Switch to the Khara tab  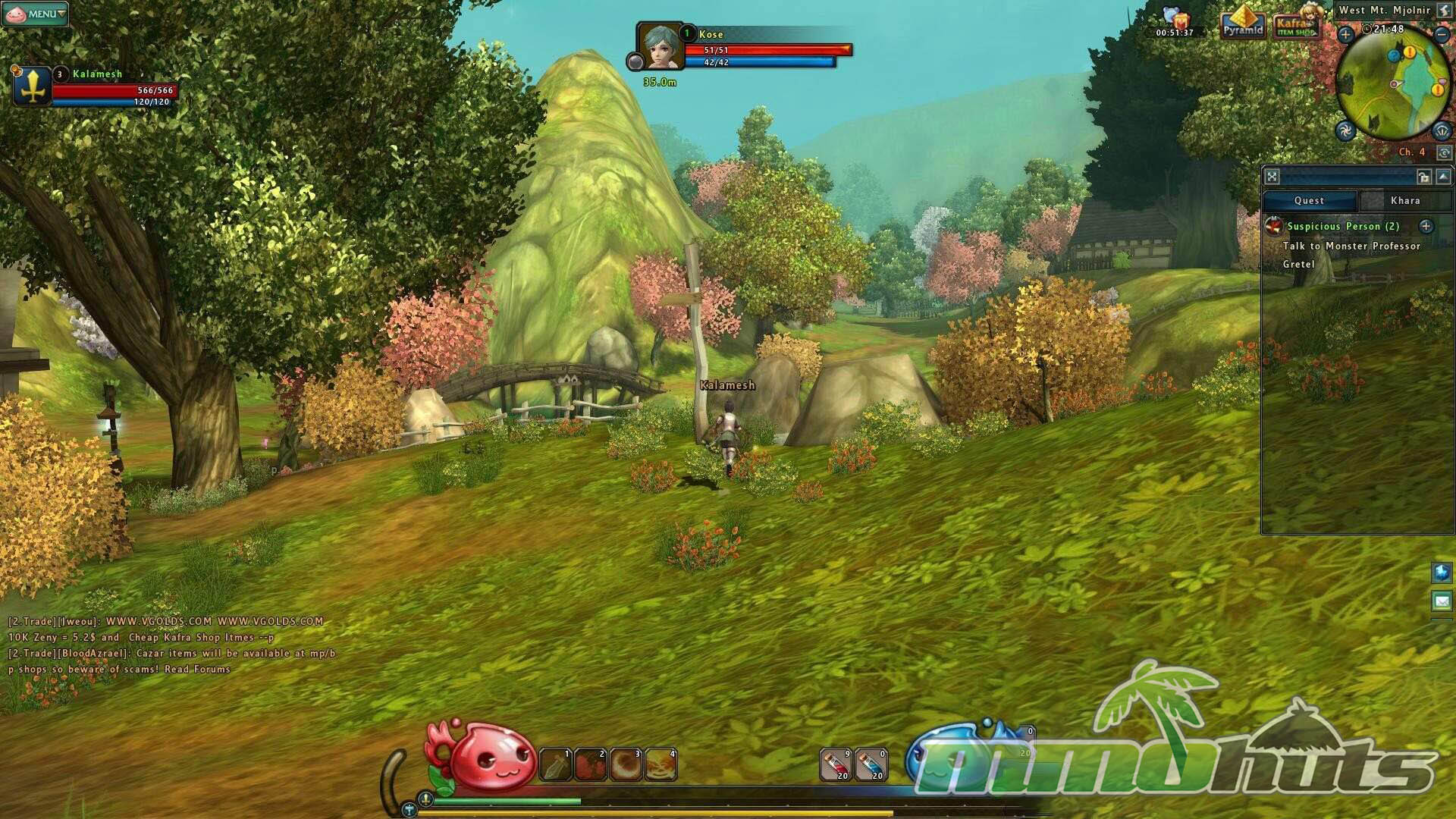pyautogui.click(x=1404, y=200)
